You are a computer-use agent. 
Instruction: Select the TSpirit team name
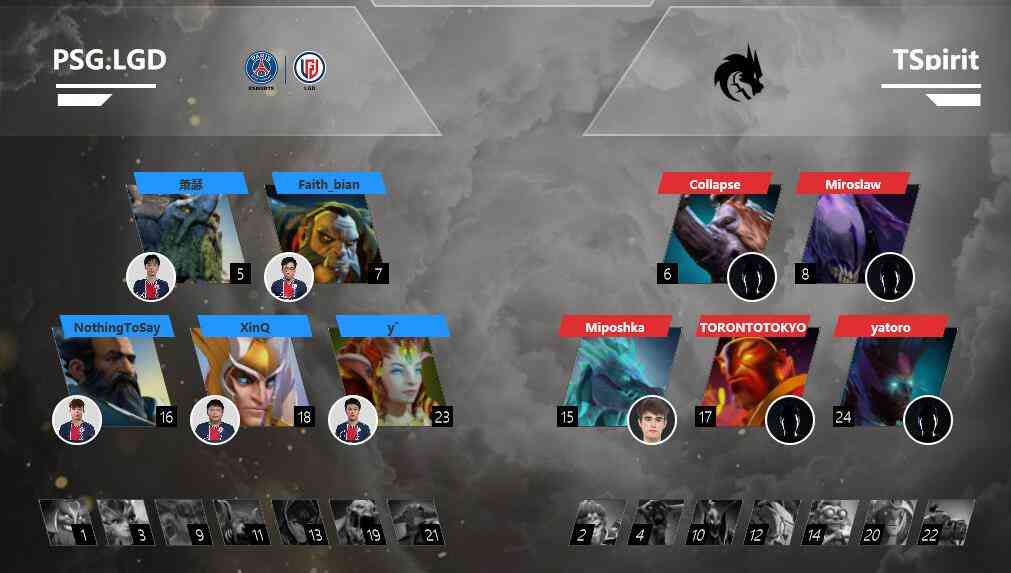point(935,60)
